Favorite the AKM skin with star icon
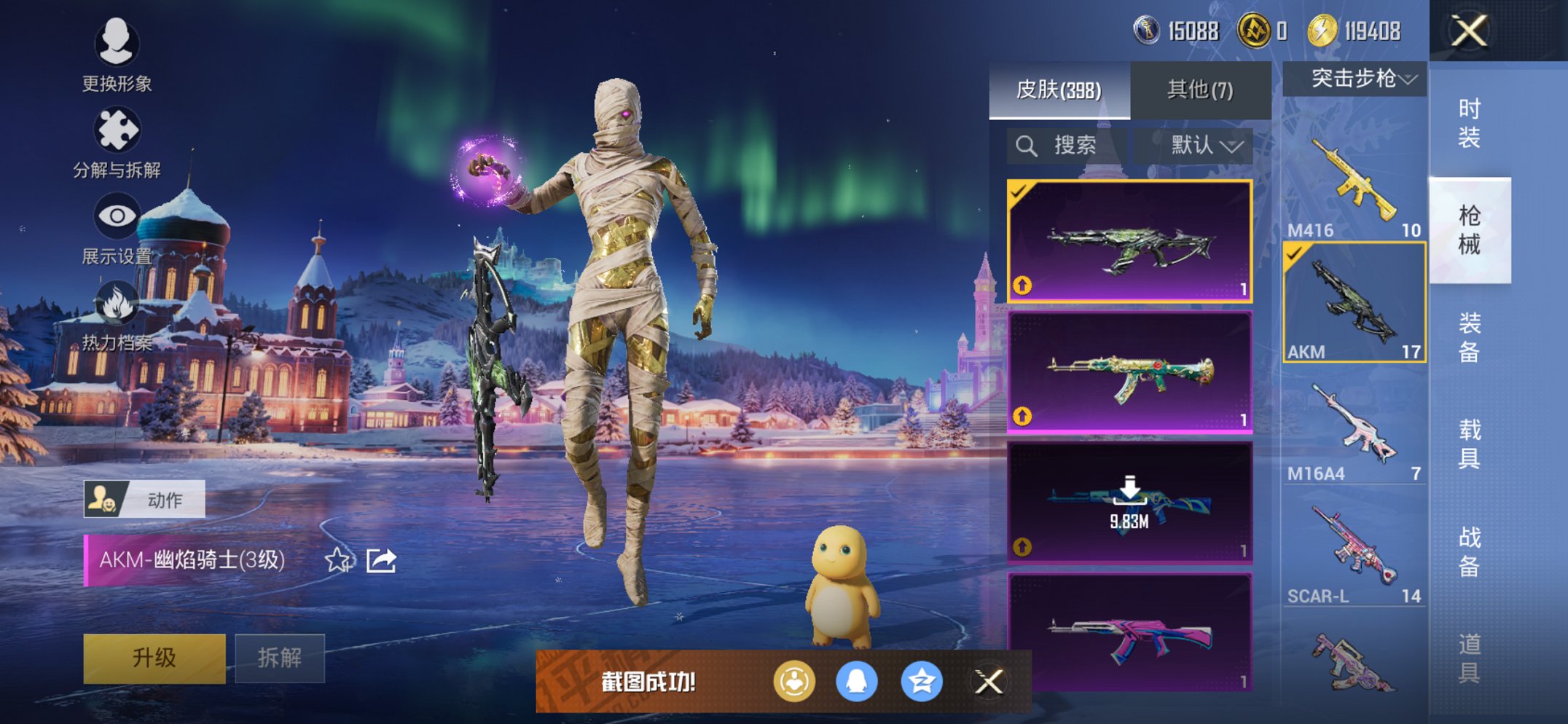Image resolution: width=1568 pixels, height=724 pixels. pyautogui.click(x=337, y=560)
